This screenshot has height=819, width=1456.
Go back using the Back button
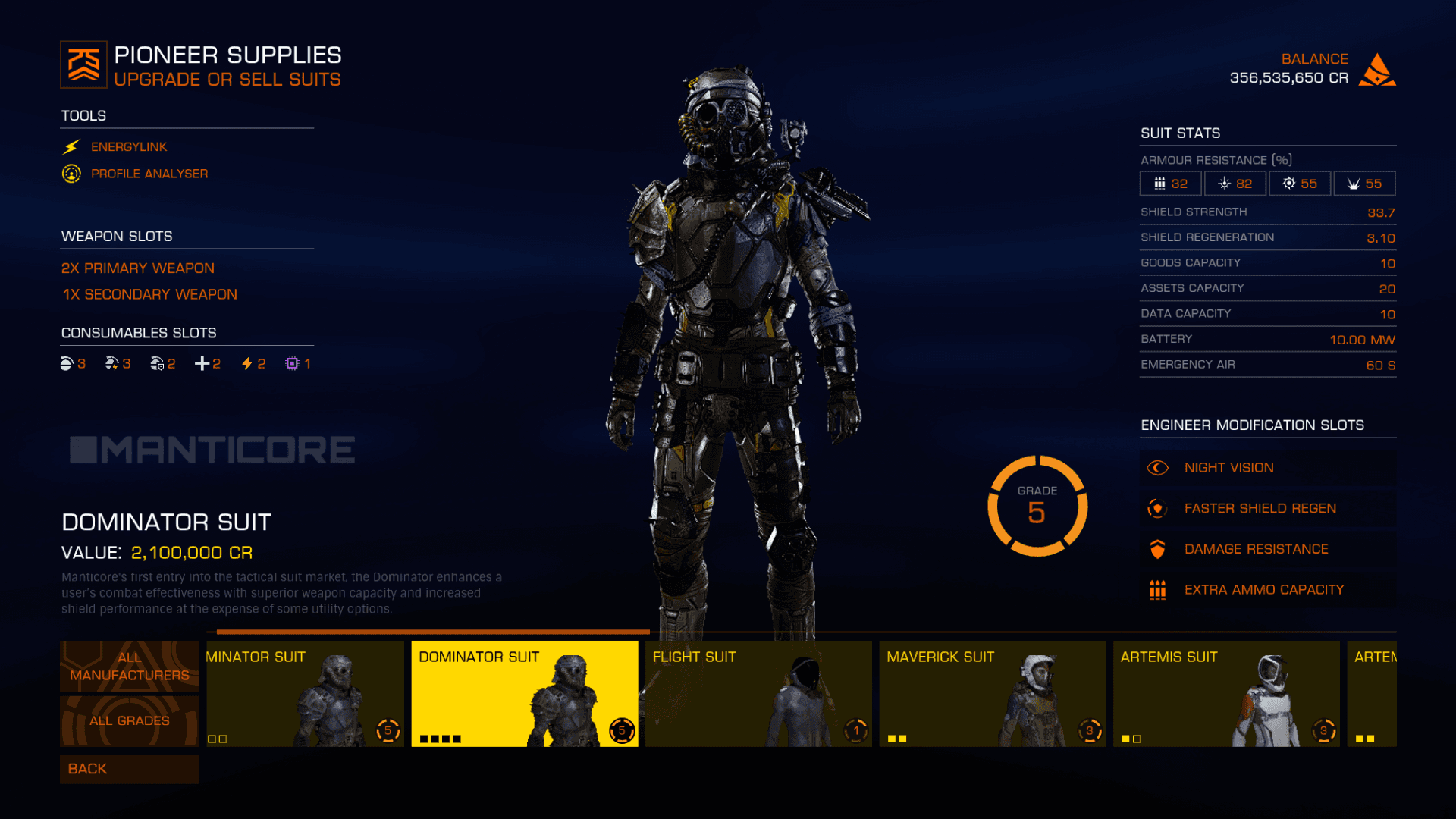click(x=129, y=769)
